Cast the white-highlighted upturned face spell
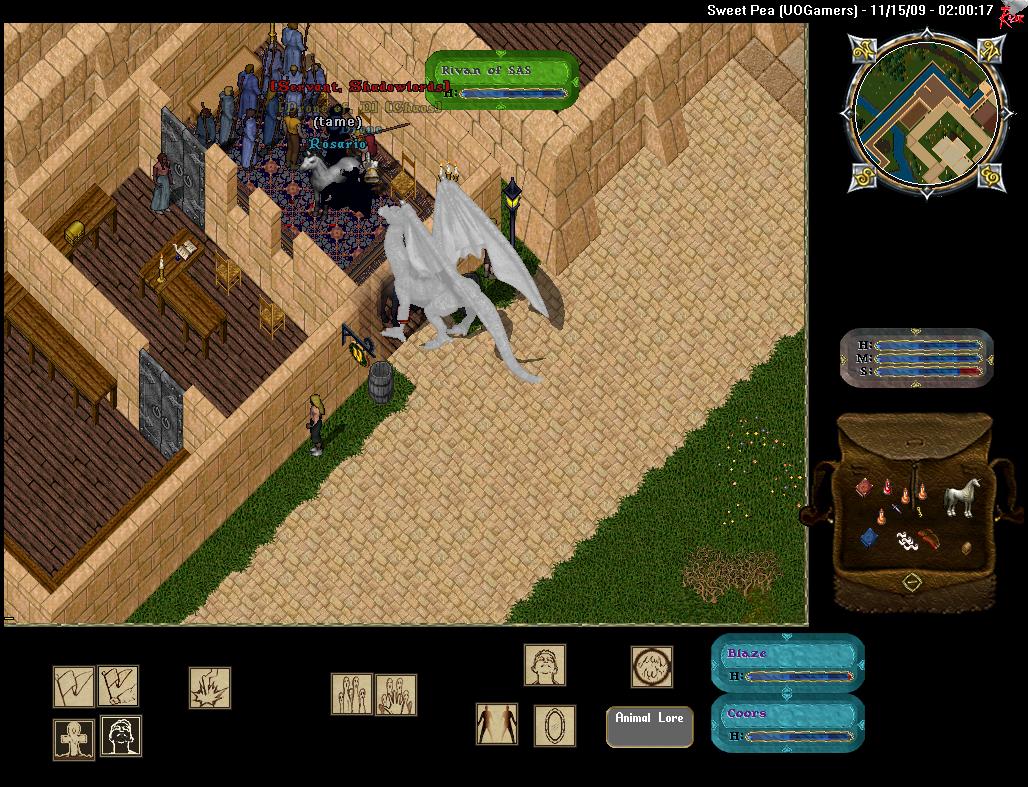The width and height of the screenshot is (1028, 787). (121, 736)
